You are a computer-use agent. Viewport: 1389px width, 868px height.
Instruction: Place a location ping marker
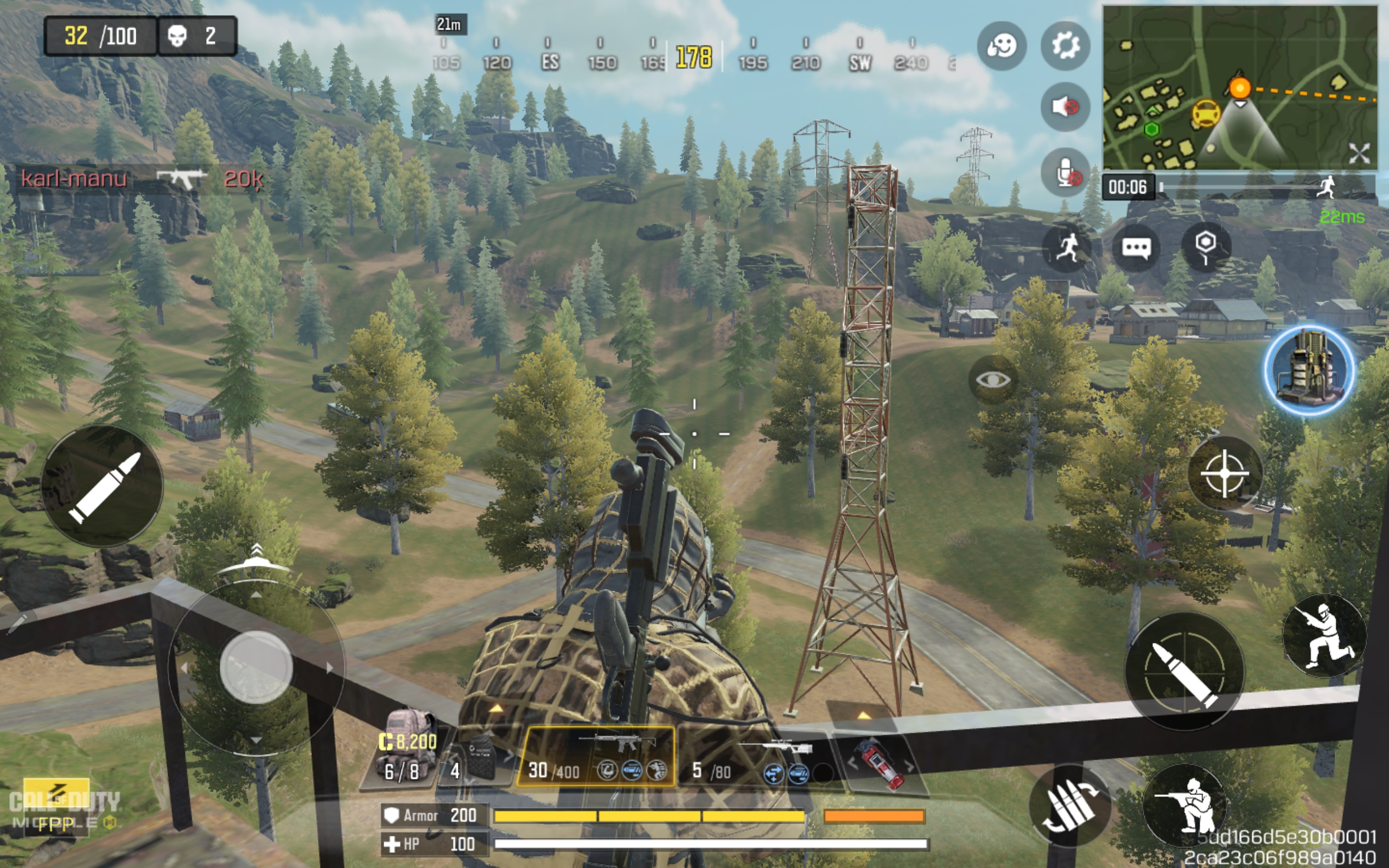coord(1206,247)
